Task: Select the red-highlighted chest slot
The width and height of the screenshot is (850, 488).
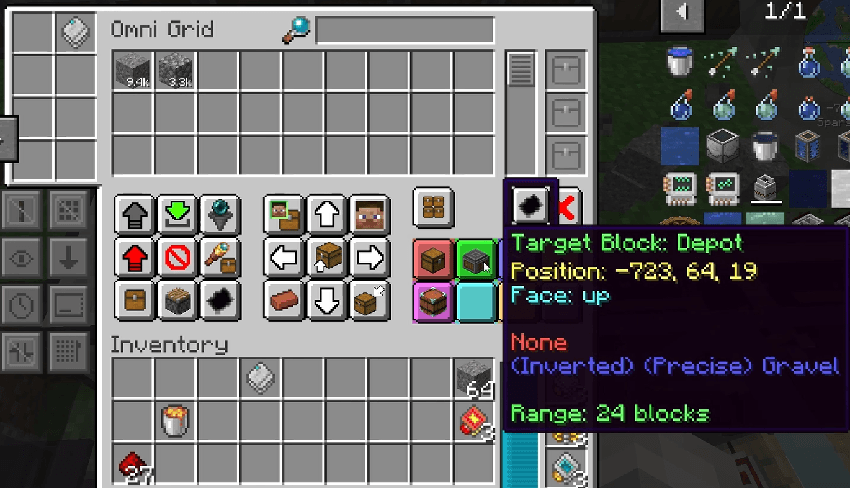Action: (x=434, y=259)
